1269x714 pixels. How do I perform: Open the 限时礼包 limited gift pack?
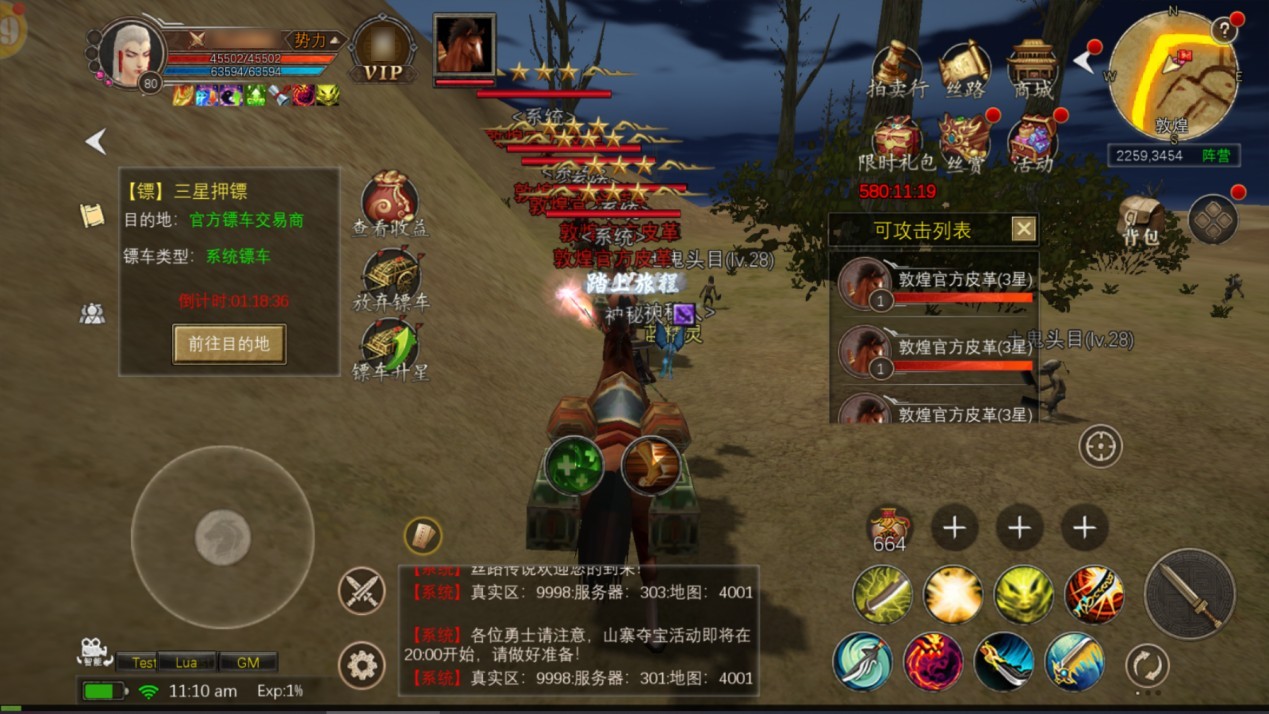pos(897,141)
